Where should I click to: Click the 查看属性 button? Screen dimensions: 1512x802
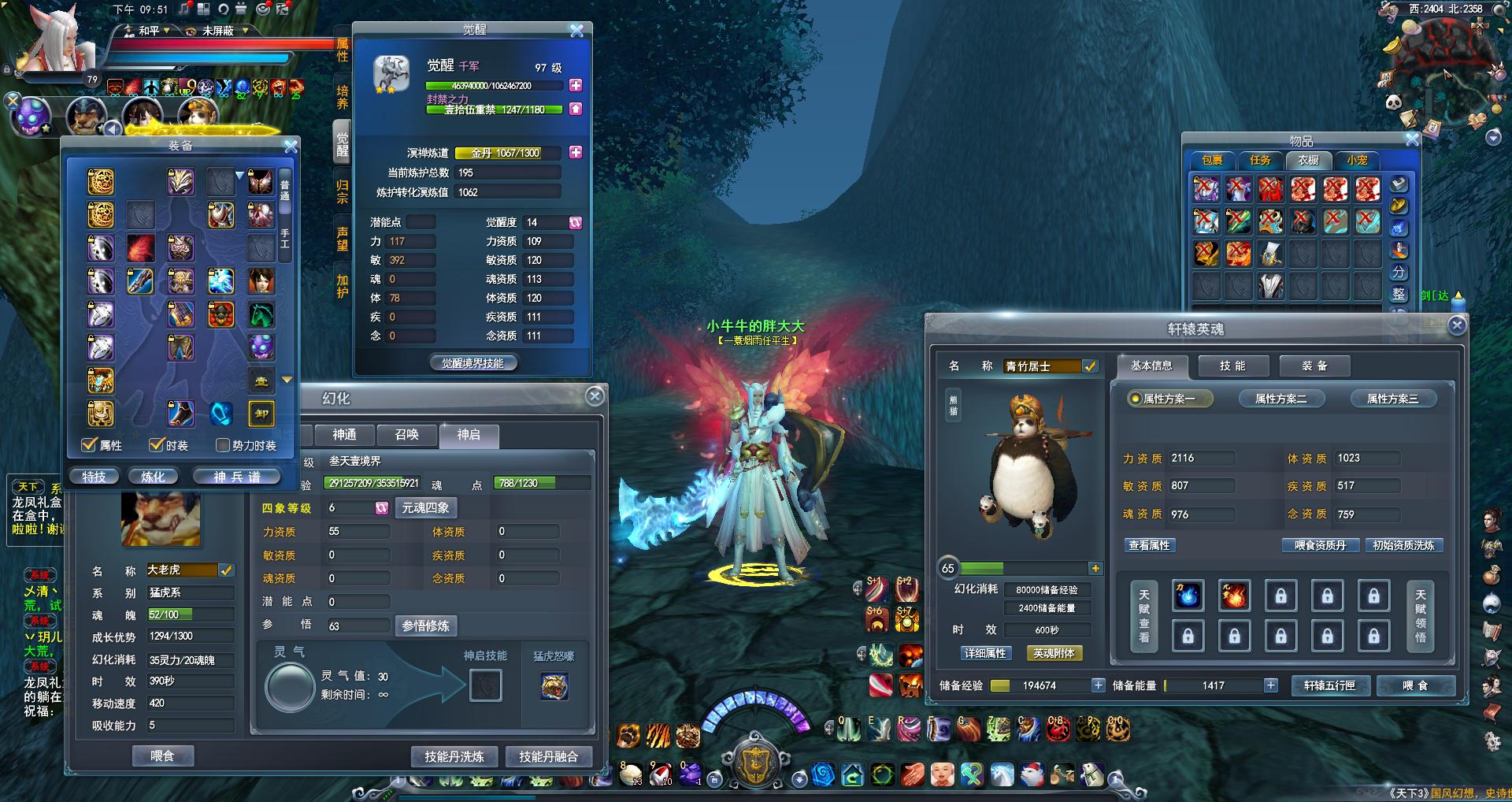click(x=1150, y=545)
